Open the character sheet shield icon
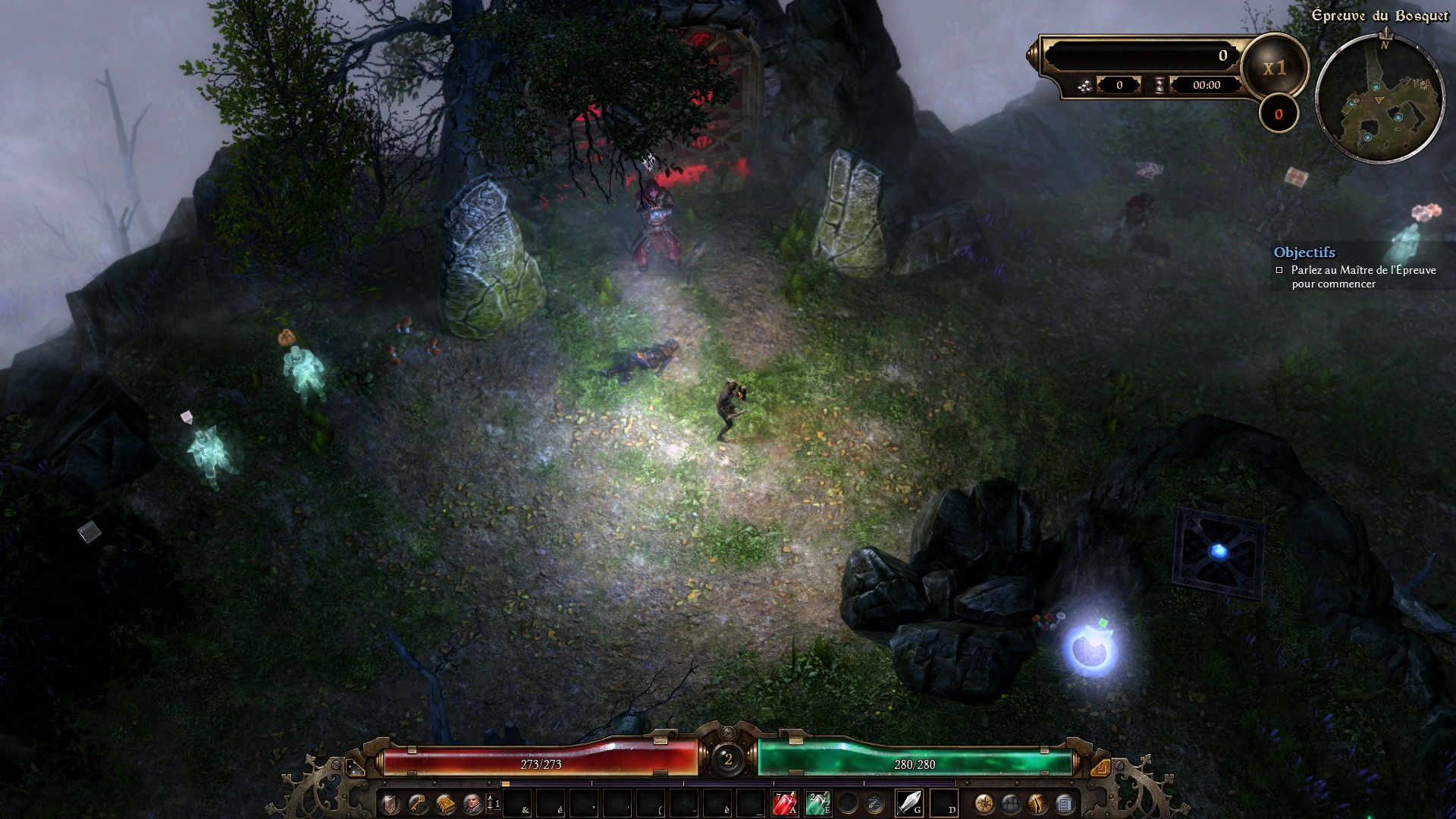Image resolution: width=1456 pixels, height=819 pixels. (390, 803)
